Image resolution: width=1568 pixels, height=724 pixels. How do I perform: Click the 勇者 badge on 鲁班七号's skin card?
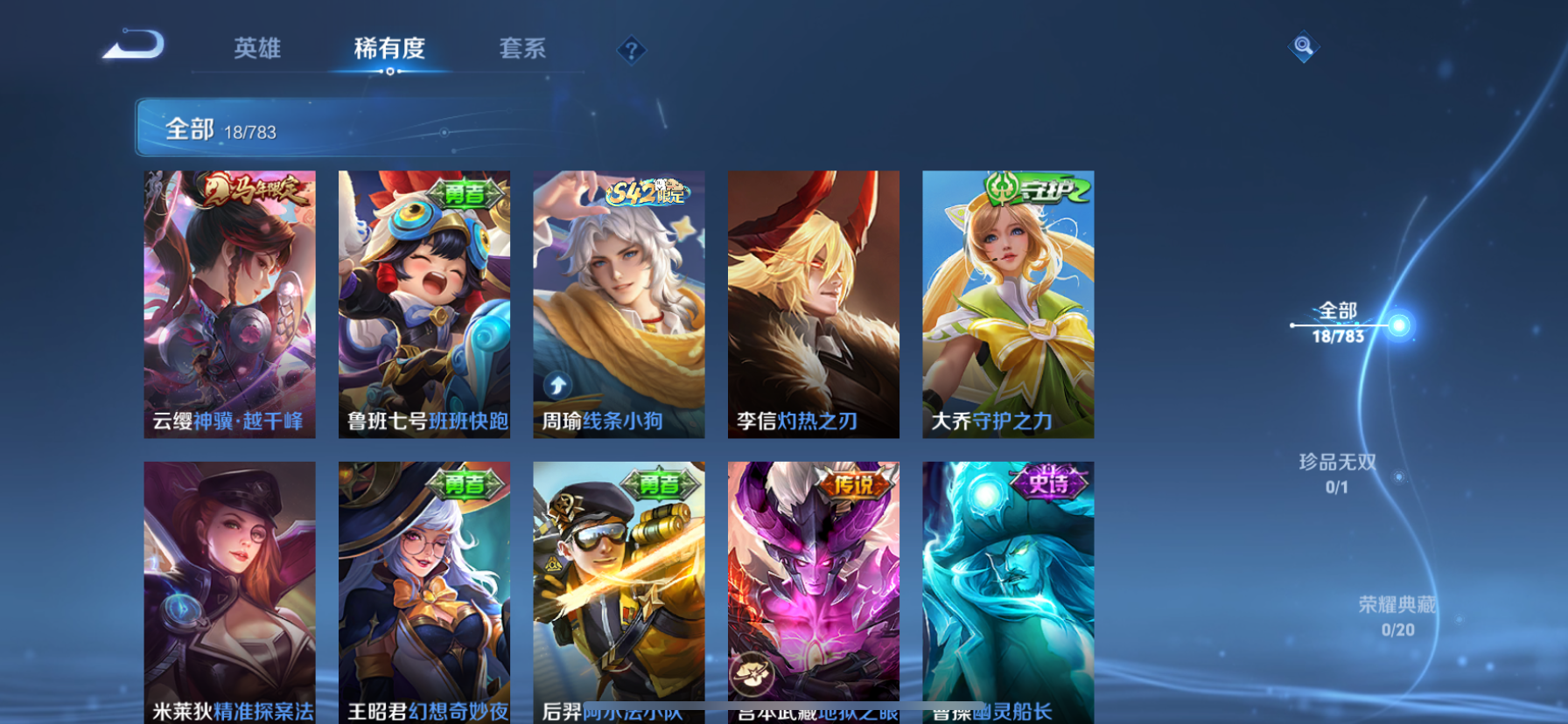click(464, 192)
